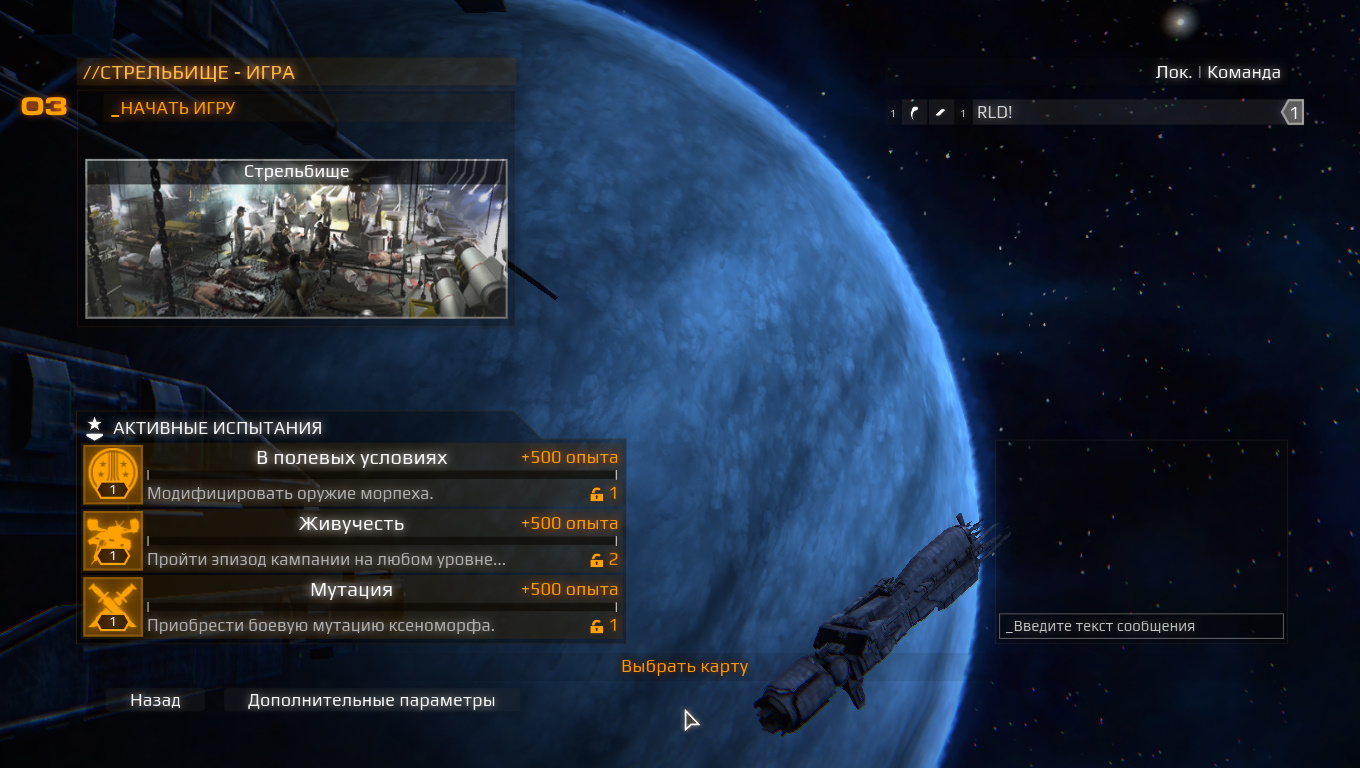Choose the Выбрать карту option
This screenshot has height=768, width=1360.
point(684,666)
